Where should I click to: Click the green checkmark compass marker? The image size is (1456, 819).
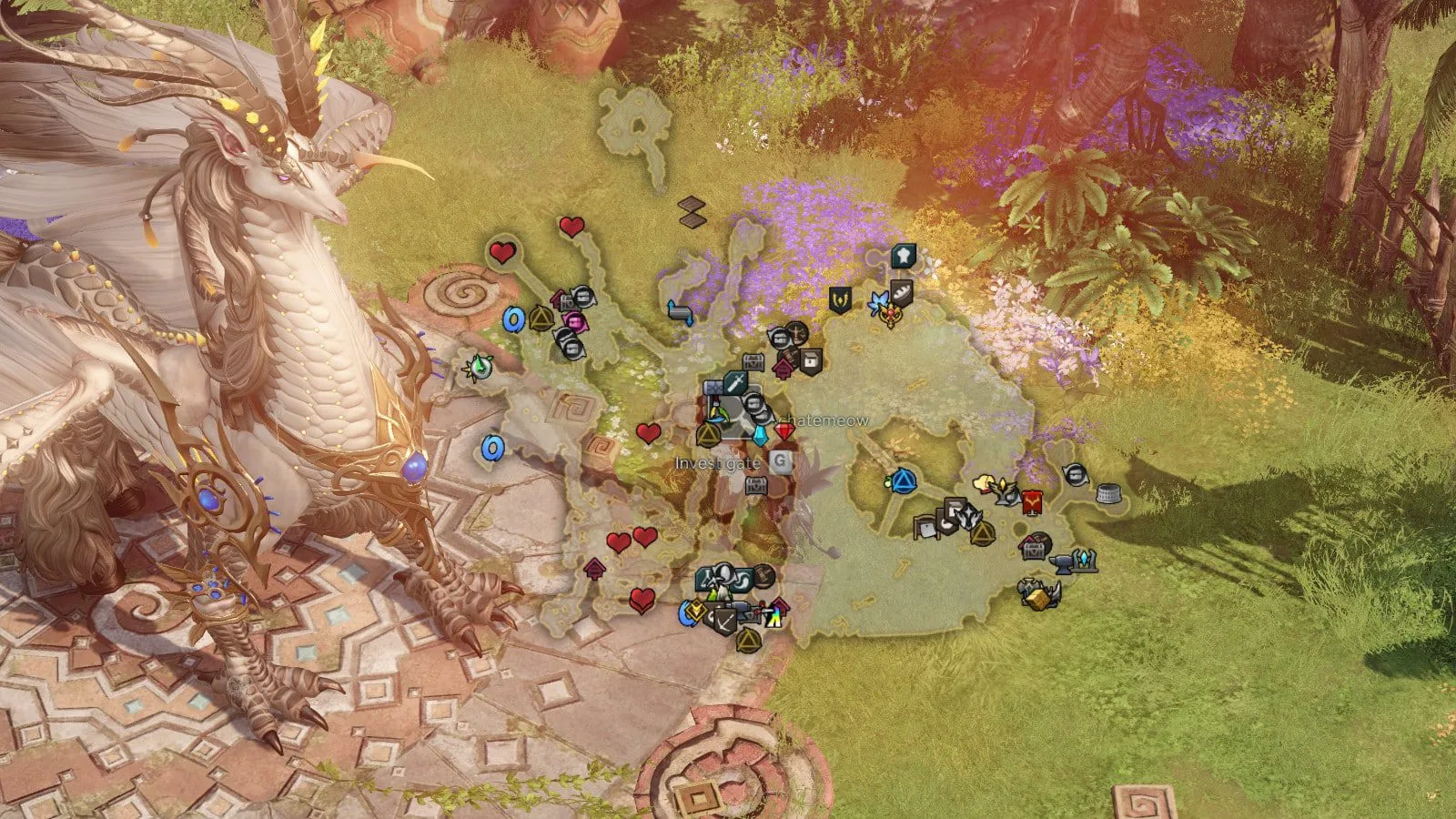click(x=479, y=367)
